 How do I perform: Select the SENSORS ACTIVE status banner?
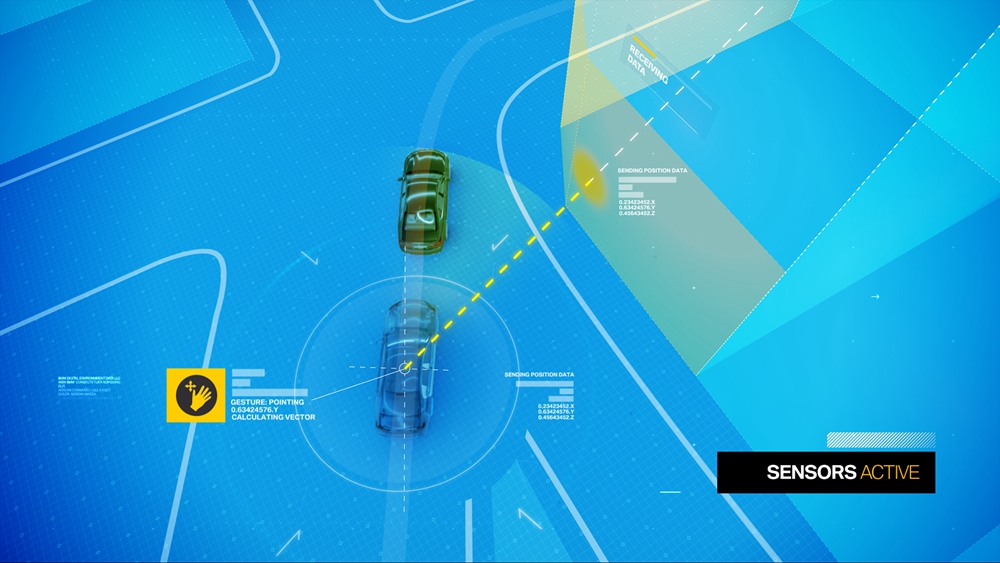click(x=826, y=472)
